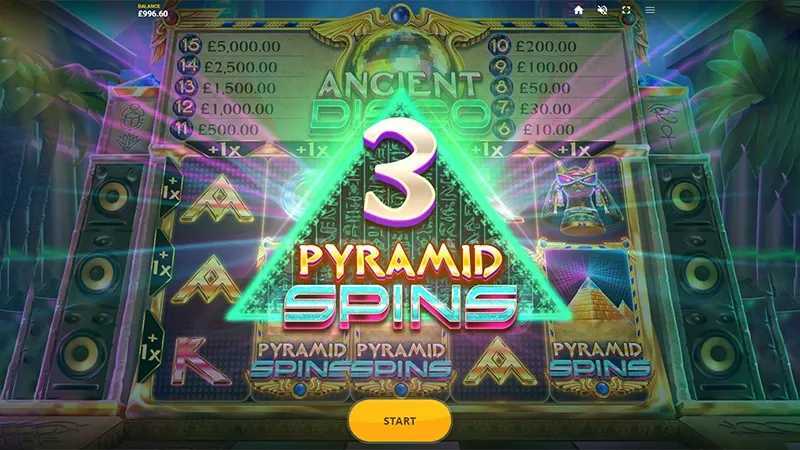Enter fullscreen mode
Viewport: 800px width, 450px height.
(x=626, y=10)
